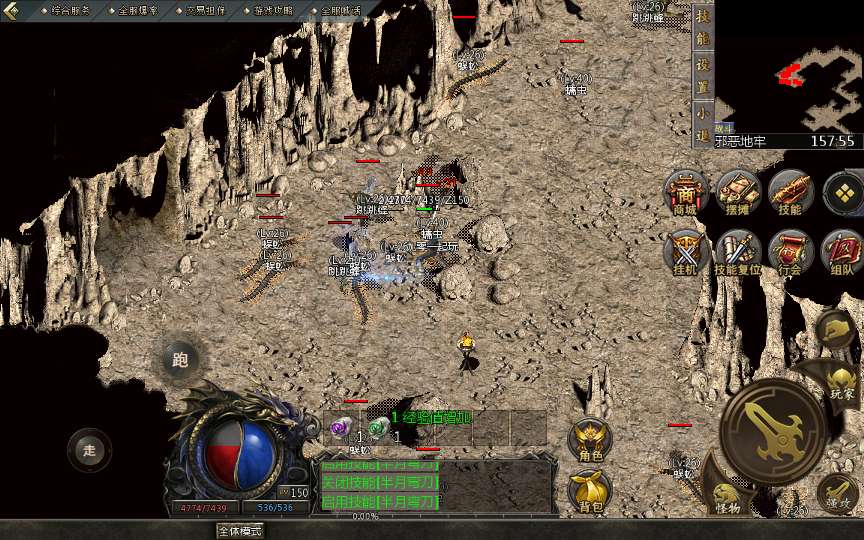The height and width of the screenshot is (540, 864).
Task: Switch to the 全服爆率 tab
Action: (138, 10)
